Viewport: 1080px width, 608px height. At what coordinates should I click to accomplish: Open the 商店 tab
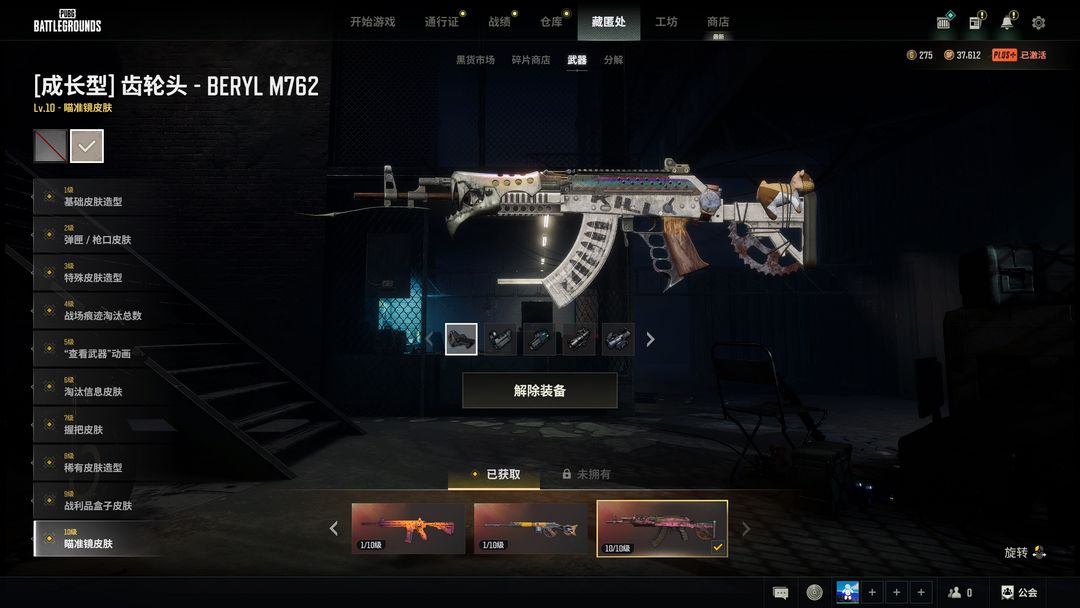(718, 22)
